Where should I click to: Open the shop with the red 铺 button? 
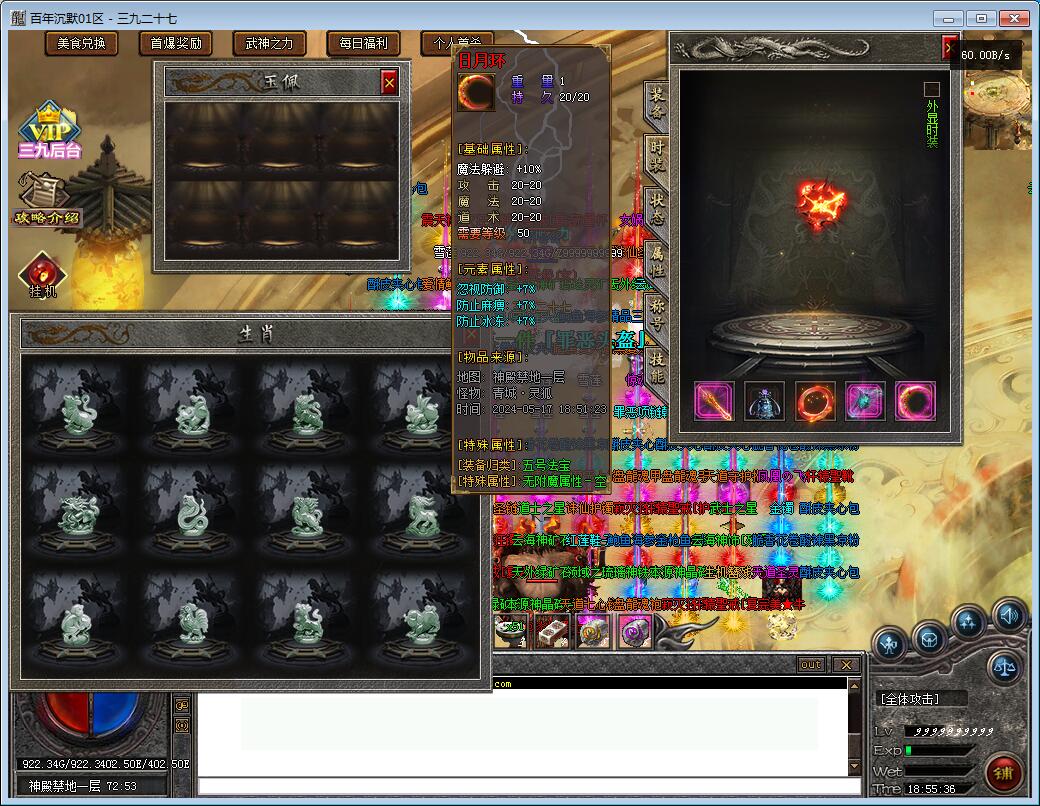pos(1003,773)
